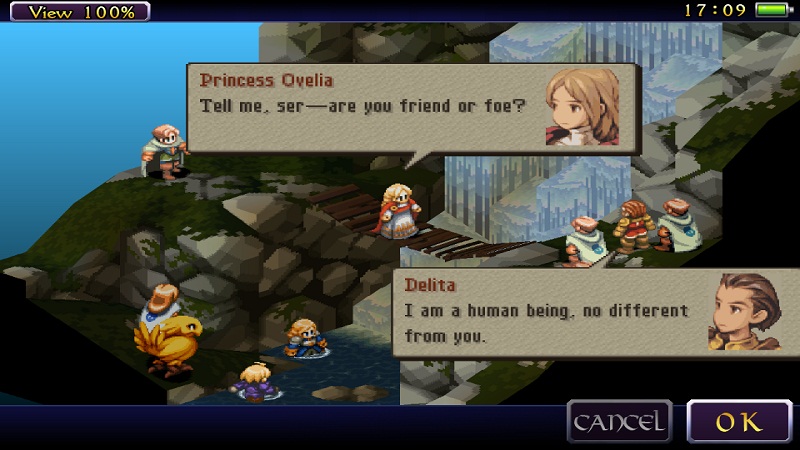Tap the Cancel button
This screenshot has width=800, height=450.
pyautogui.click(x=619, y=421)
